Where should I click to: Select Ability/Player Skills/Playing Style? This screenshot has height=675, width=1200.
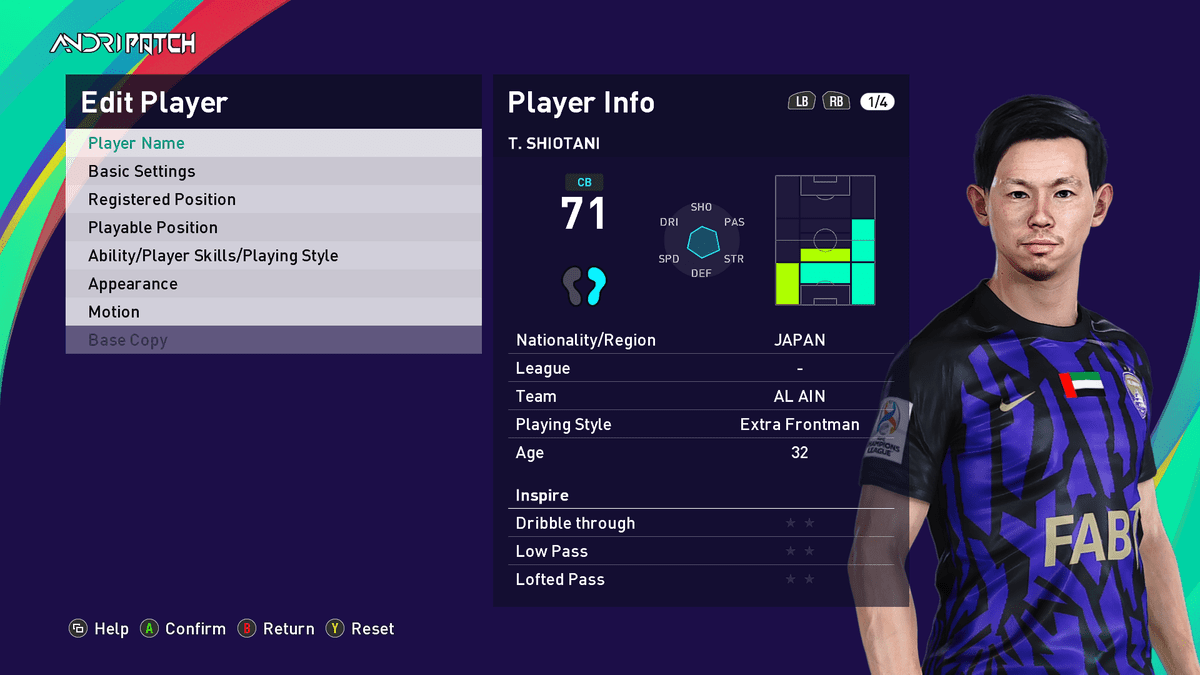tap(273, 255)
